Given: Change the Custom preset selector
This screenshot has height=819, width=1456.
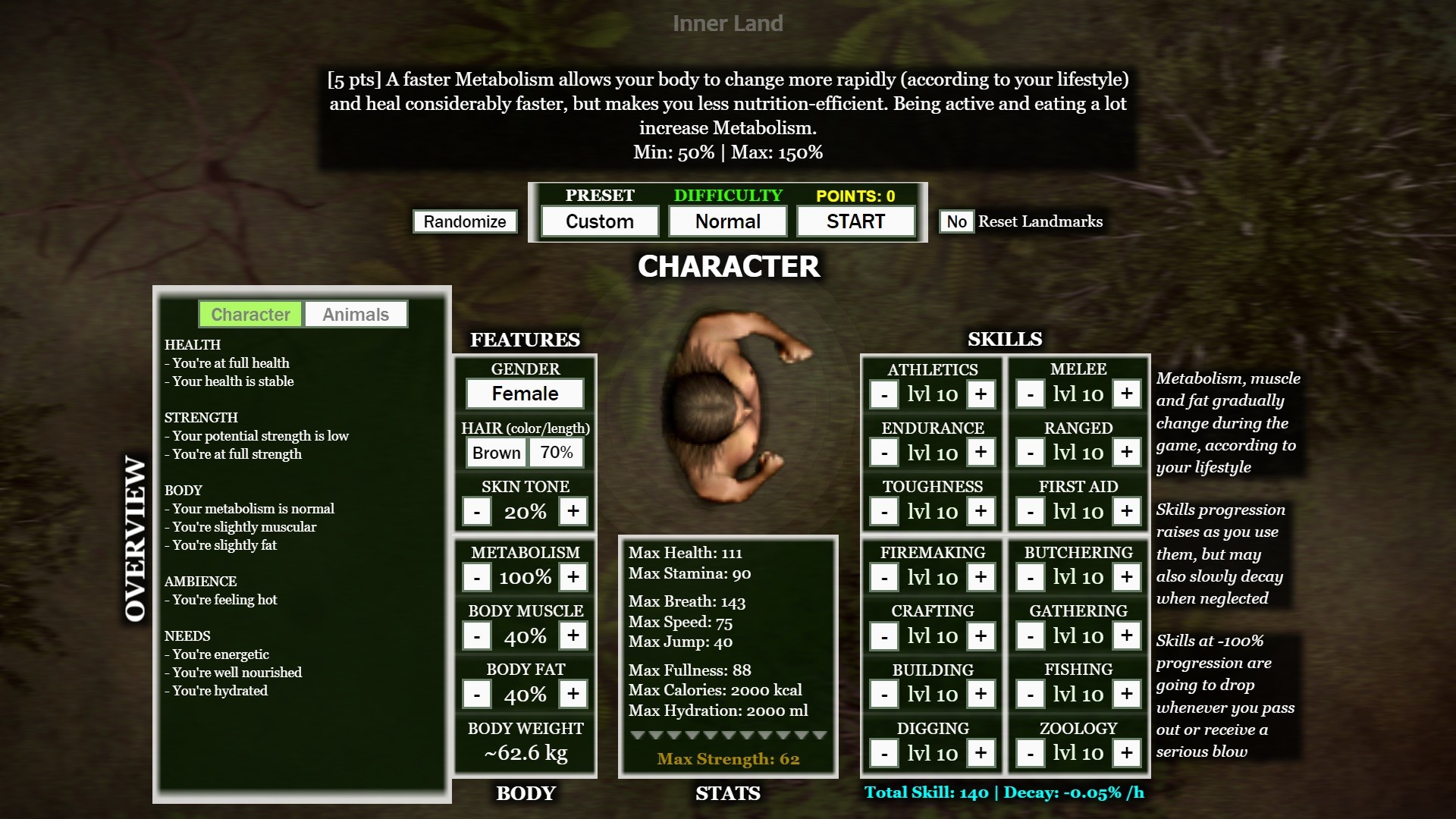Looking at the screenshot, I should pyautogui.click(x=599, y=221).
